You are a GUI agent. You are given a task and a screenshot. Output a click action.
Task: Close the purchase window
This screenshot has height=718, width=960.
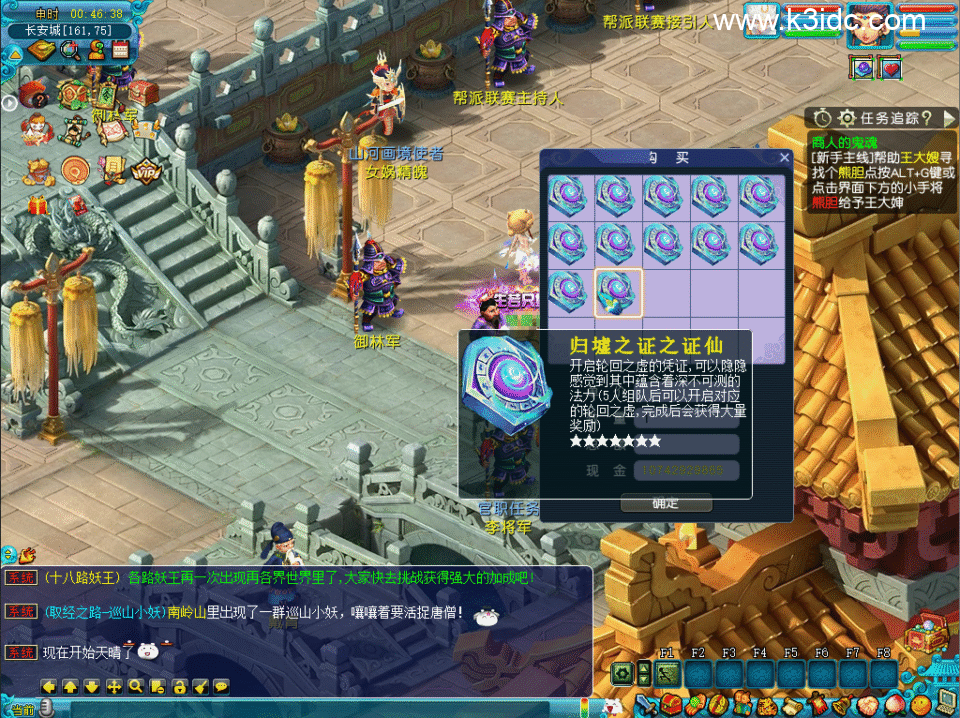point(784,158)
